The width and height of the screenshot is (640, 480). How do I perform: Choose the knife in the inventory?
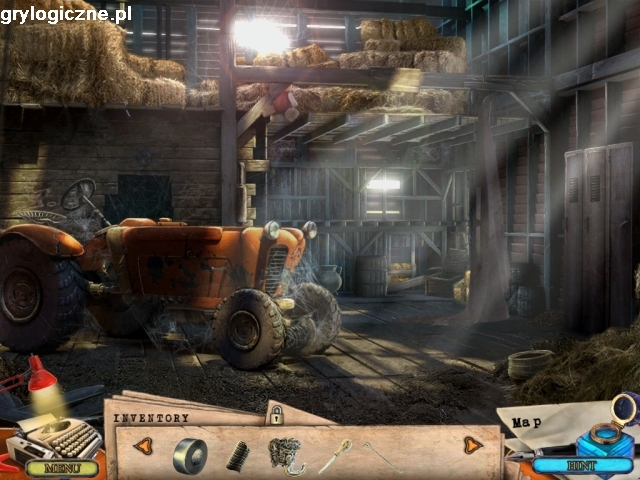click(335, 456)
